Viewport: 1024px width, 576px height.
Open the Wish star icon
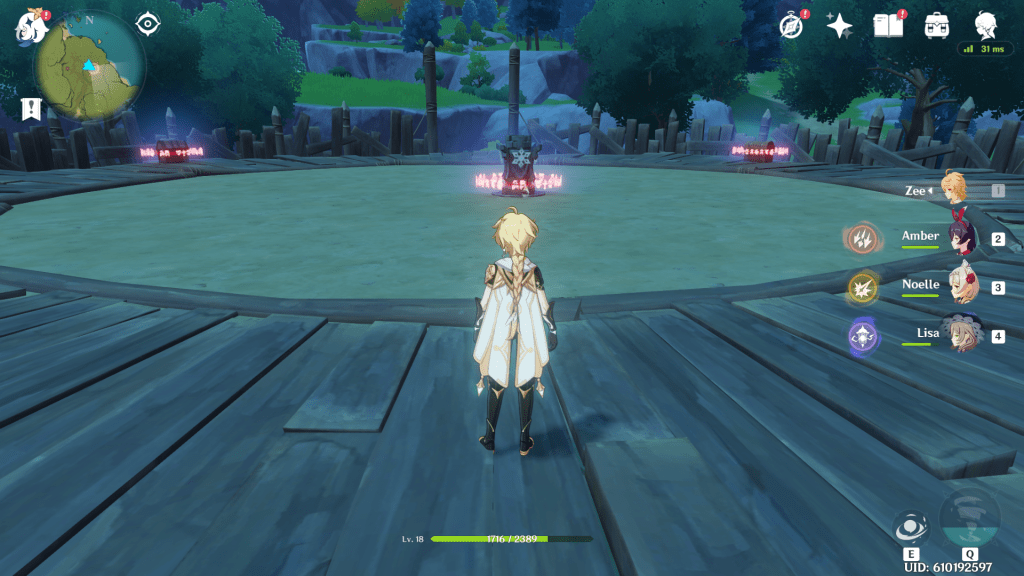[838, 26]
